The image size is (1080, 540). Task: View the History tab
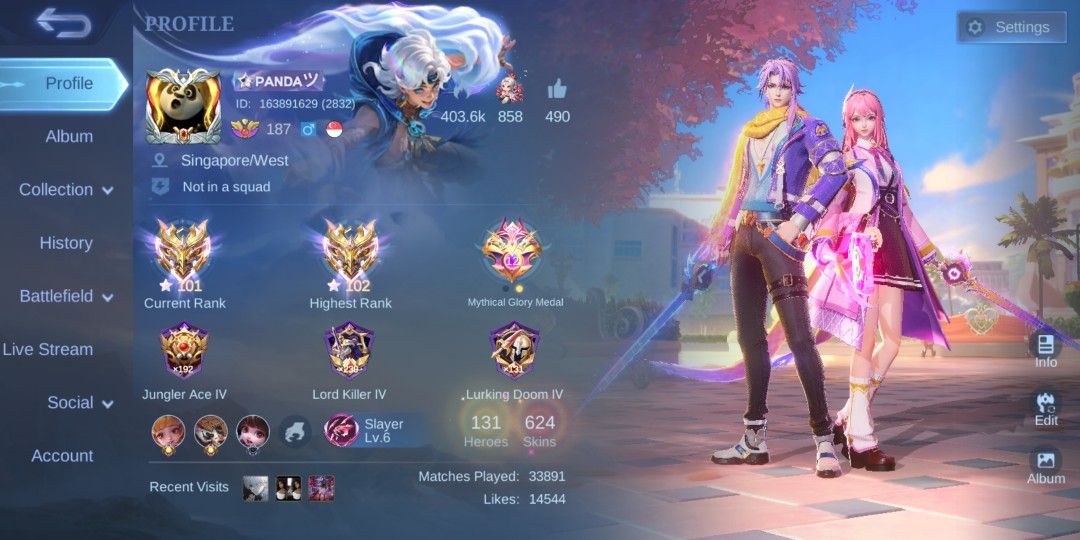[x=66, y=243]
